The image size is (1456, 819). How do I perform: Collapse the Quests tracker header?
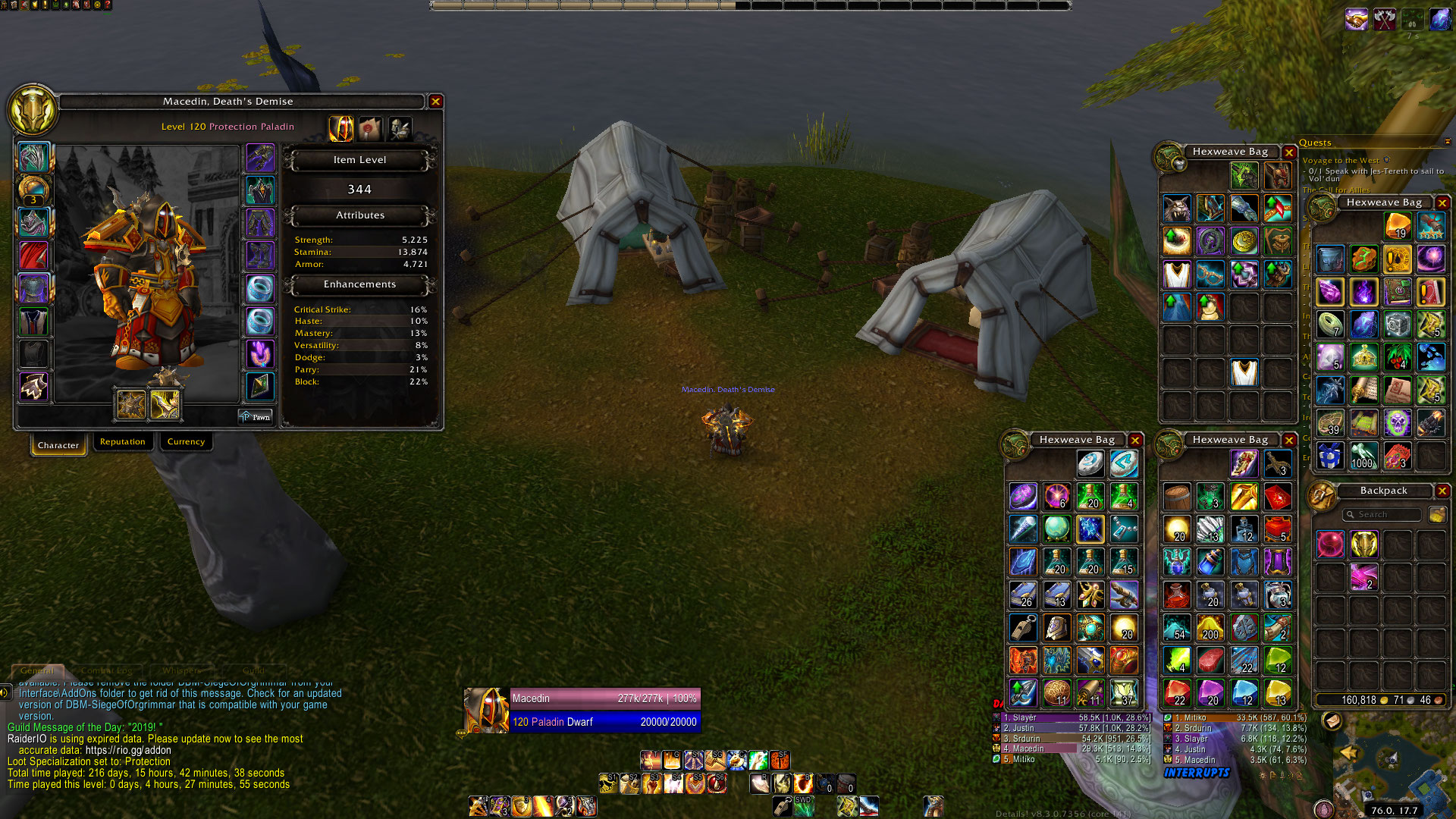(x=1447, y=142)
